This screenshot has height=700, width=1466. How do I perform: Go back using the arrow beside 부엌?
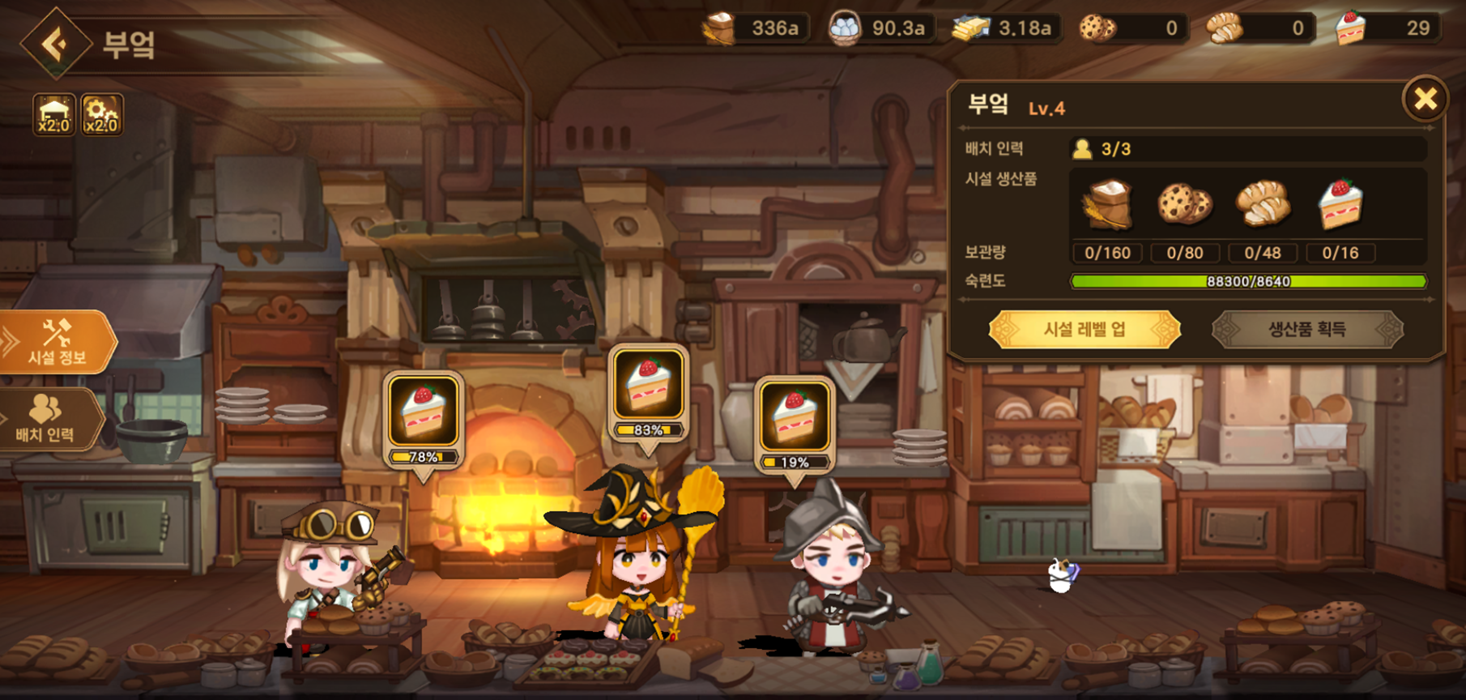56,43
